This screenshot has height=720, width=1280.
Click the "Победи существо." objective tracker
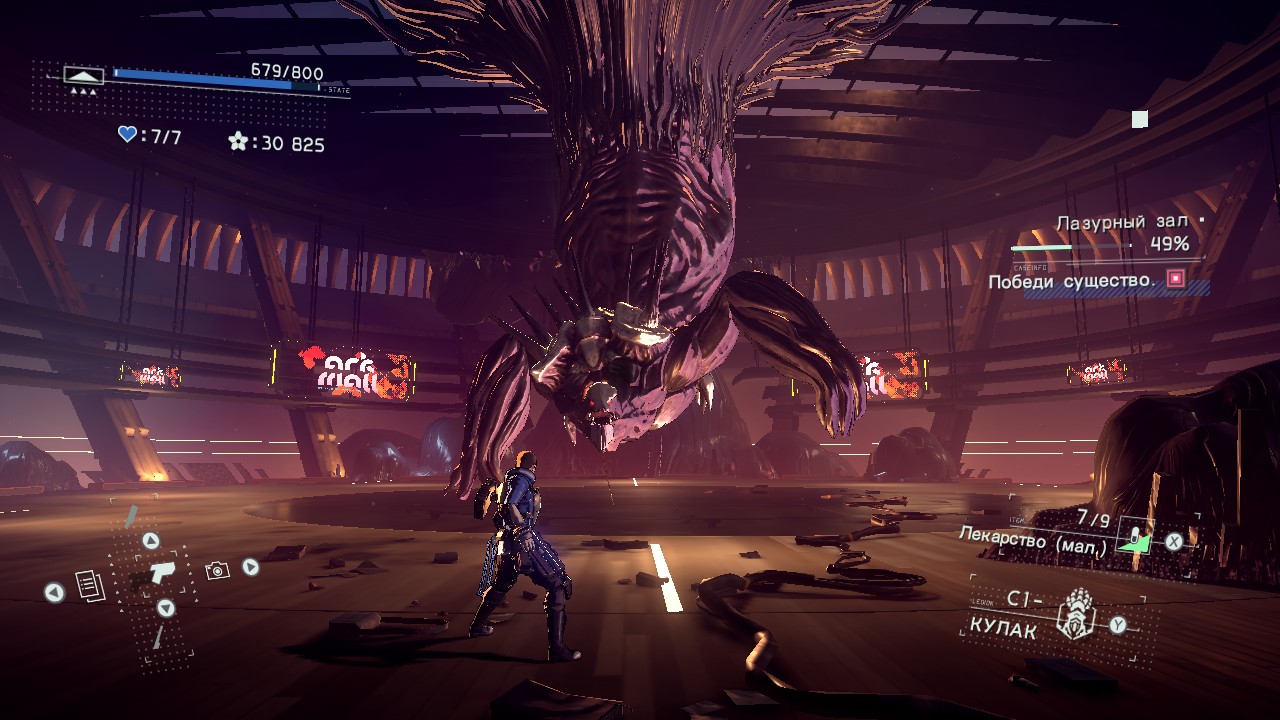(1072, 282)
